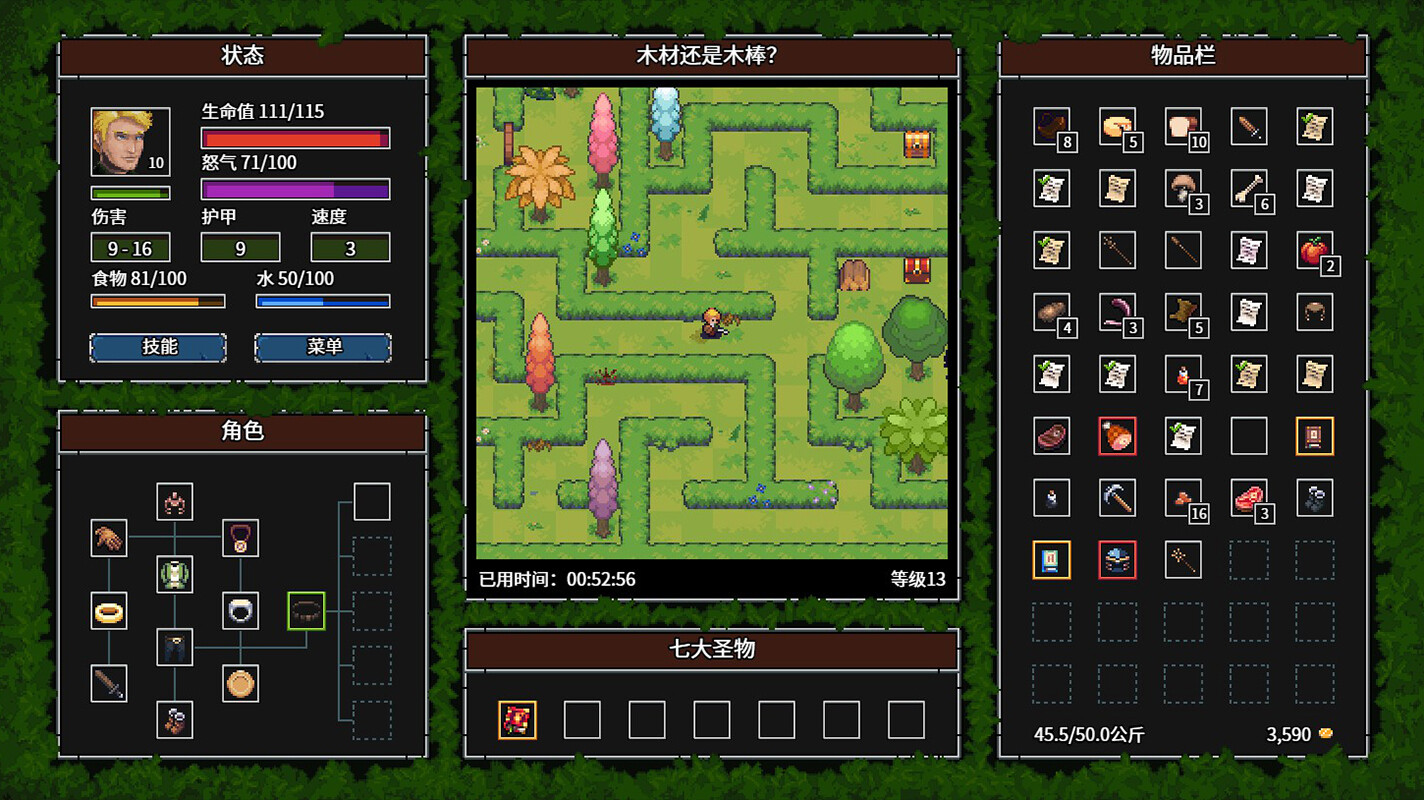Select the sword slot in character equipment
This screenshot has height=800, width=1424.
109,684
